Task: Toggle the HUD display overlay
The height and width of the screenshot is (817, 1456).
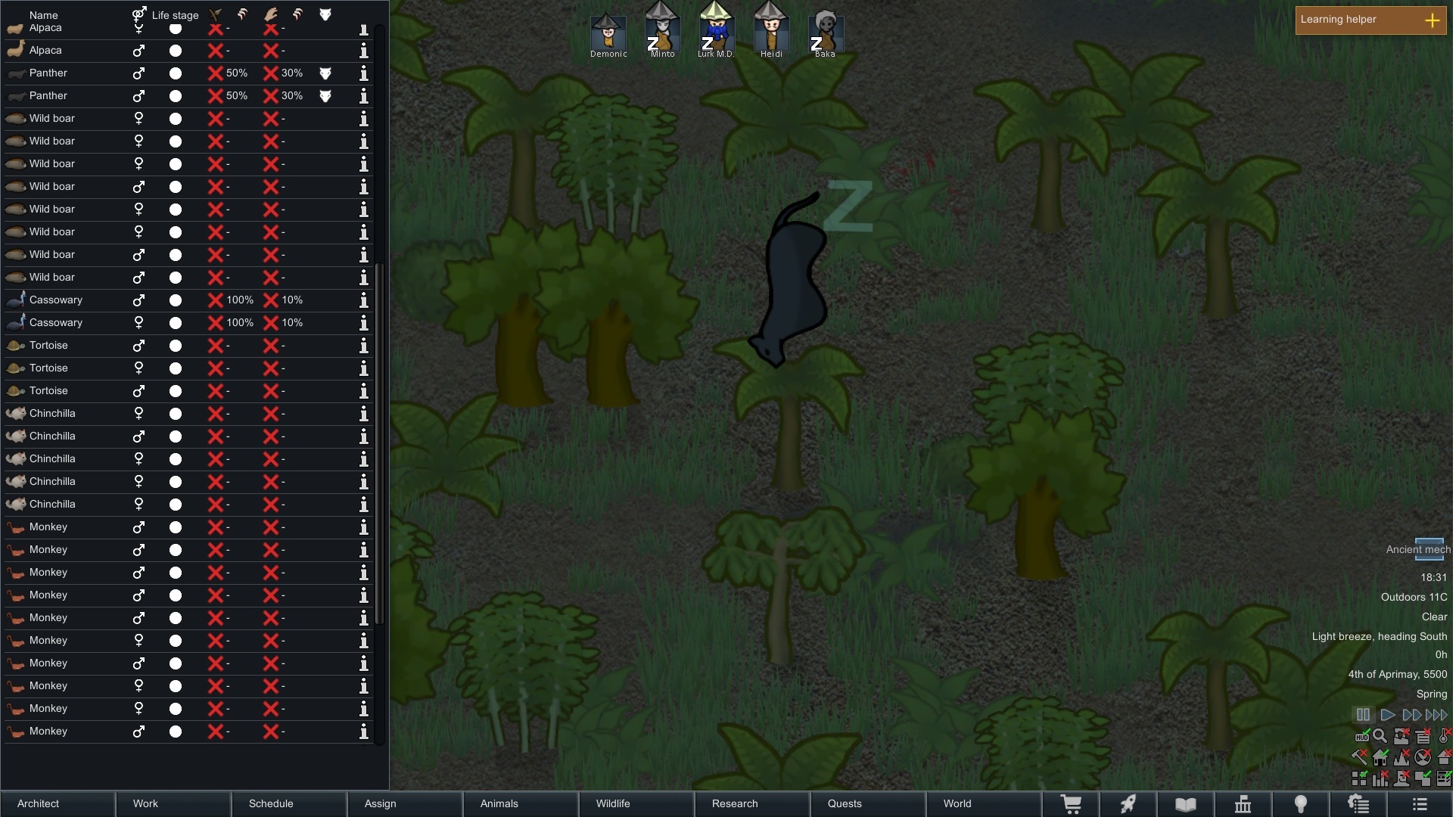Action: [x=1362, y=736]
